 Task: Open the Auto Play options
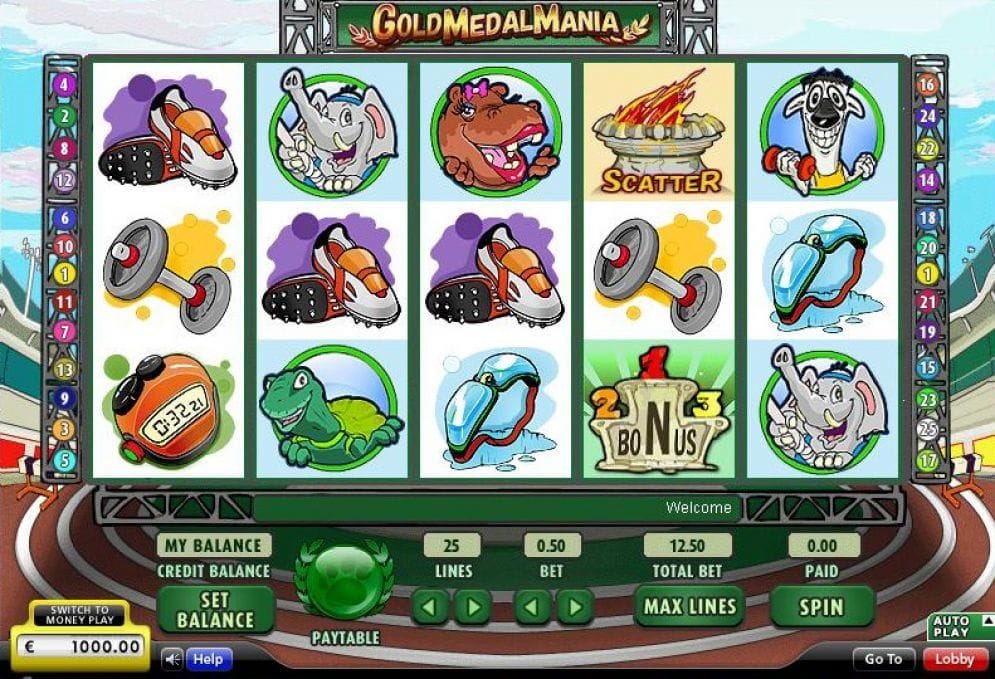[x=951, y=627]
